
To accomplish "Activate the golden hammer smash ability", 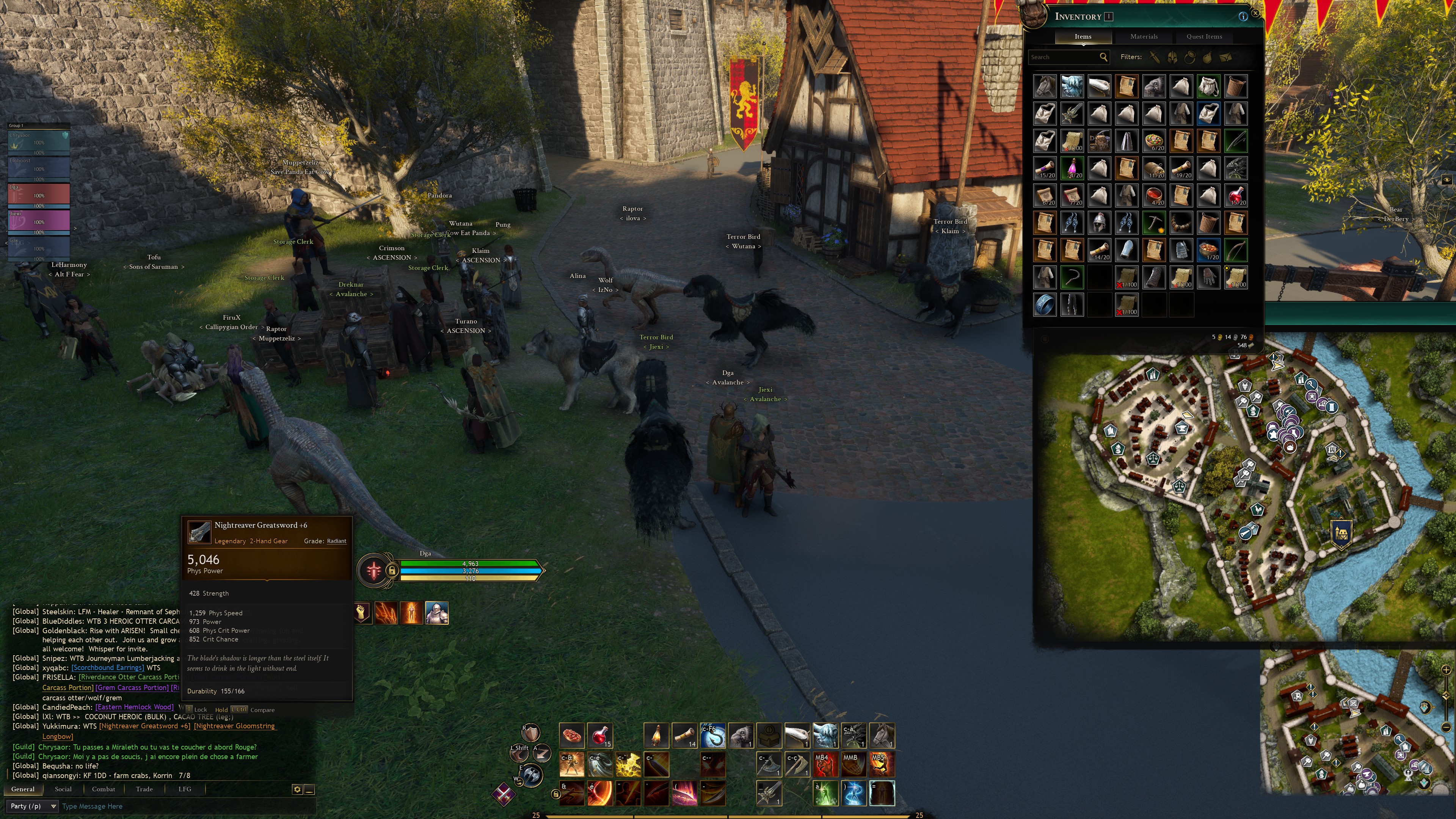I will click(x=628, y=765).
